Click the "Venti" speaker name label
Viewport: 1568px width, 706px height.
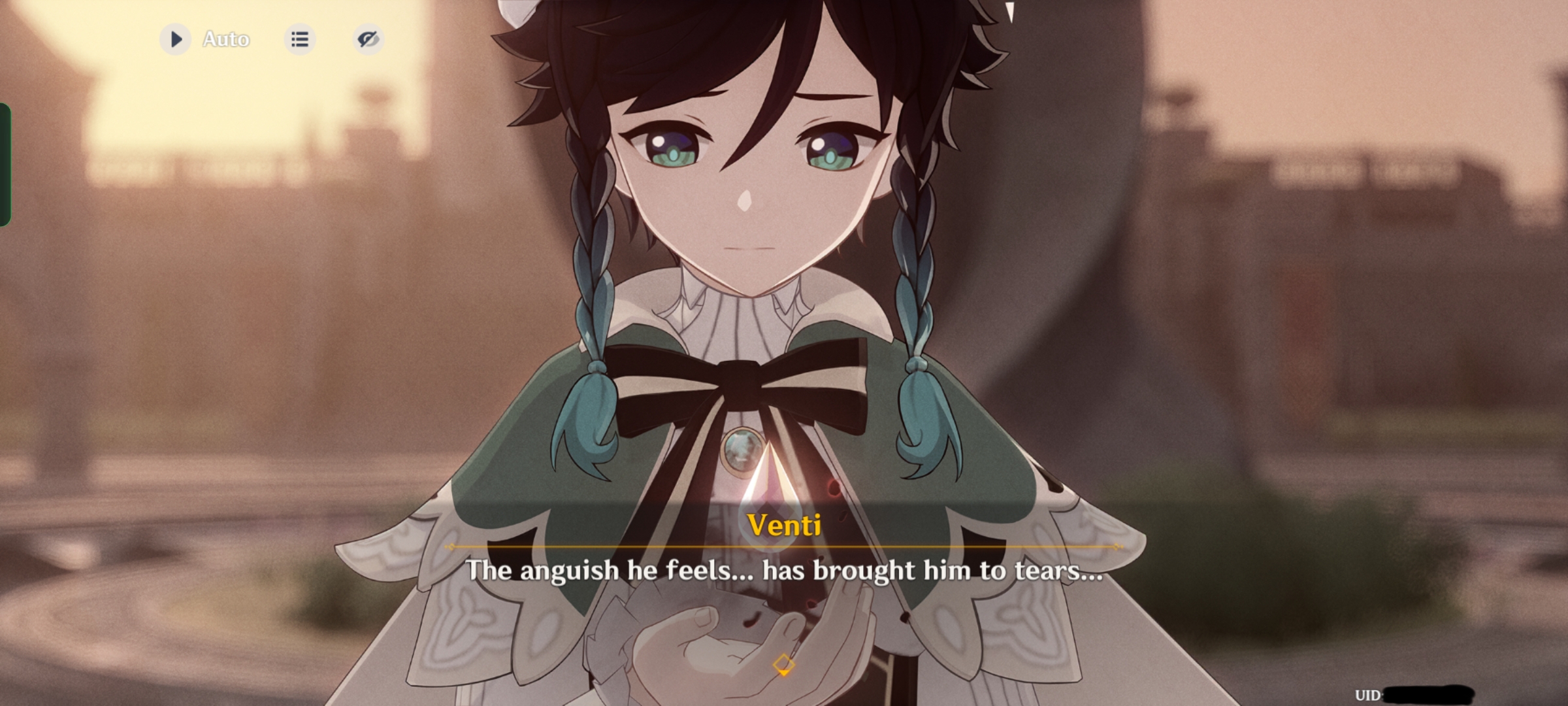coord(783,526)
